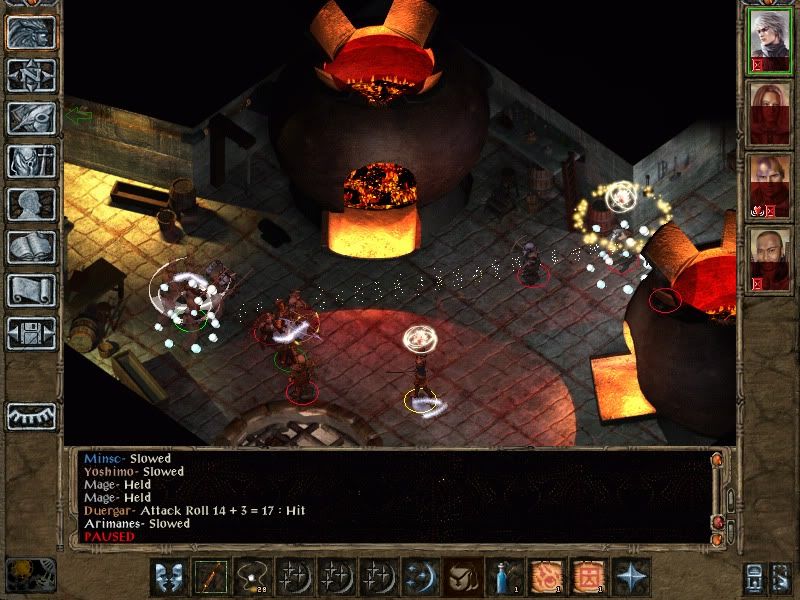
Task: Open the area map with the compass button
Action: click(30, 75)
